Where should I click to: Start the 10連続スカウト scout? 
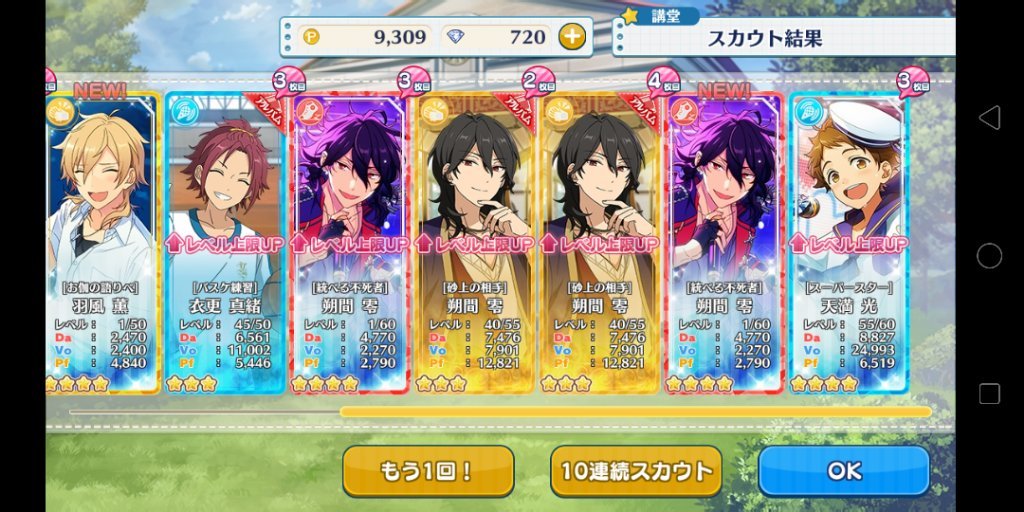pyautogui.click(x=635, y=471)
